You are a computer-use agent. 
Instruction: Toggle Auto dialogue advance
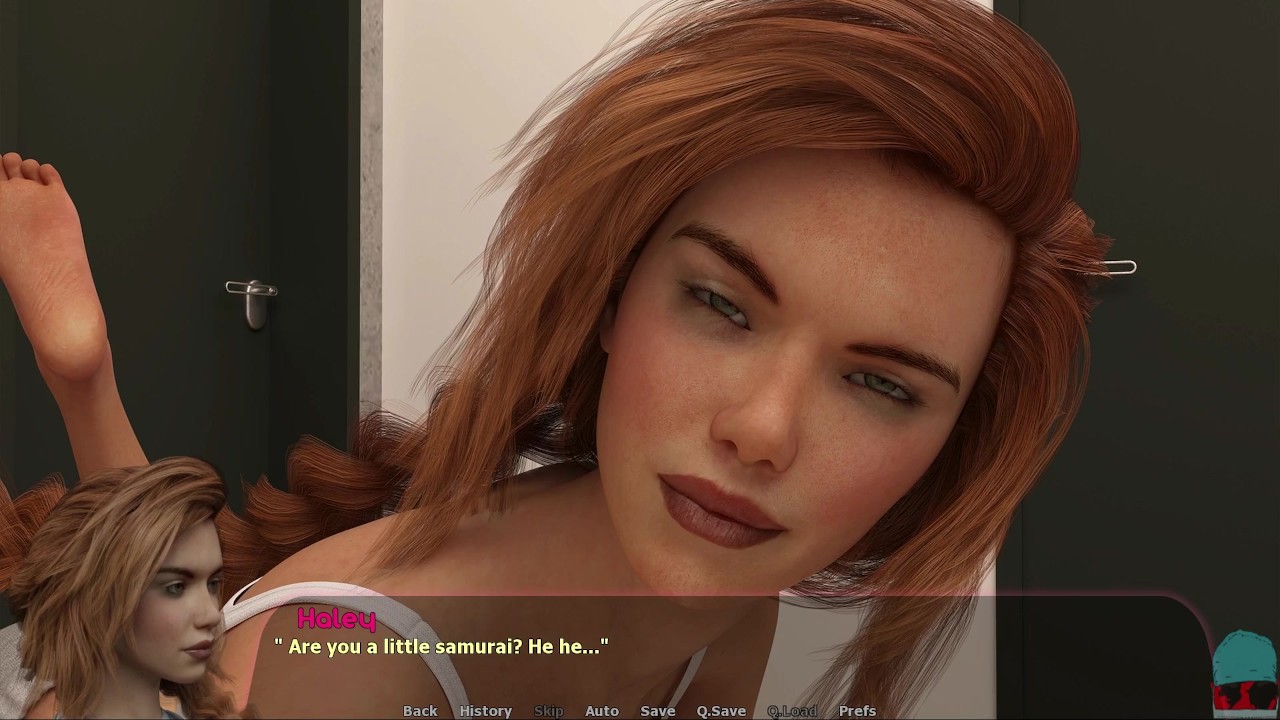pyautogui.click(x=601, y=711)
